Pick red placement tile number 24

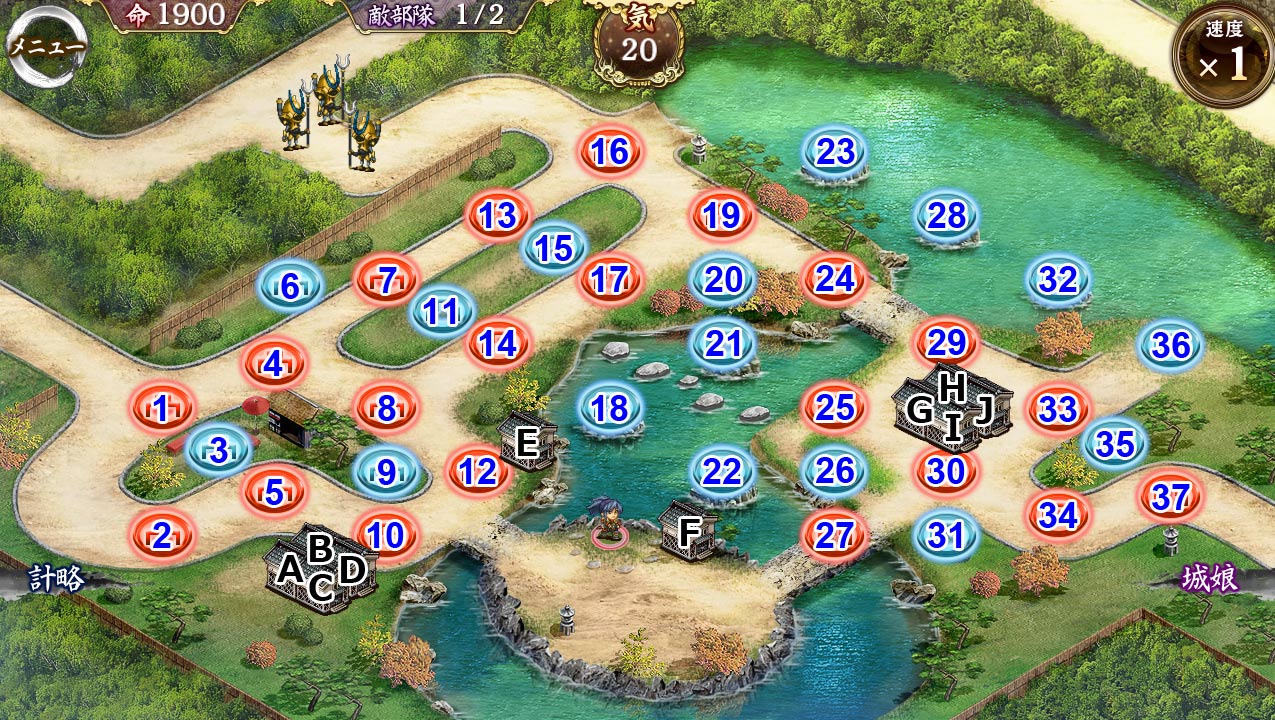(835, 280)
